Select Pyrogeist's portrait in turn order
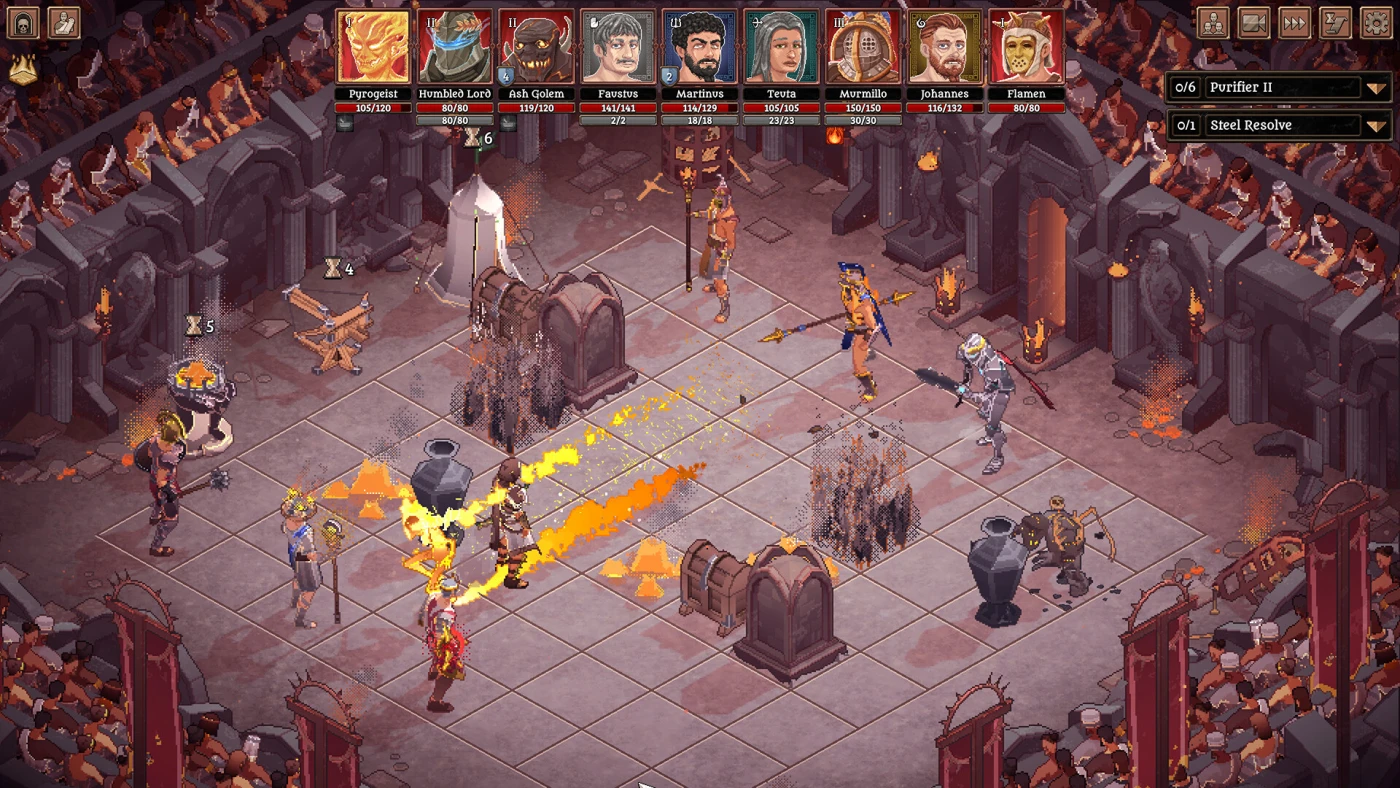Screen dimensions: 1400x788 point(373,48)
